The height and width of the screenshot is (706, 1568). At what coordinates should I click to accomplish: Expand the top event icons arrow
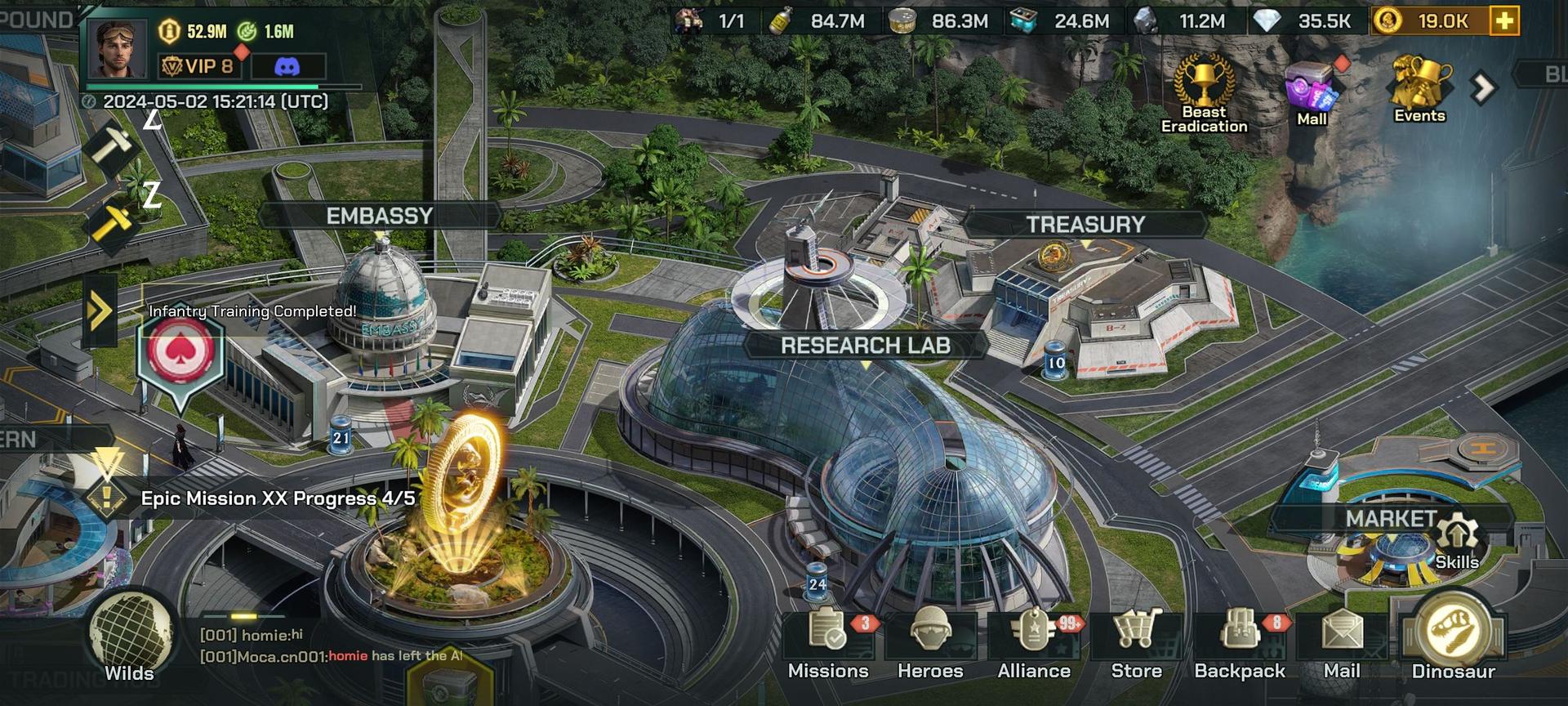1483,87
